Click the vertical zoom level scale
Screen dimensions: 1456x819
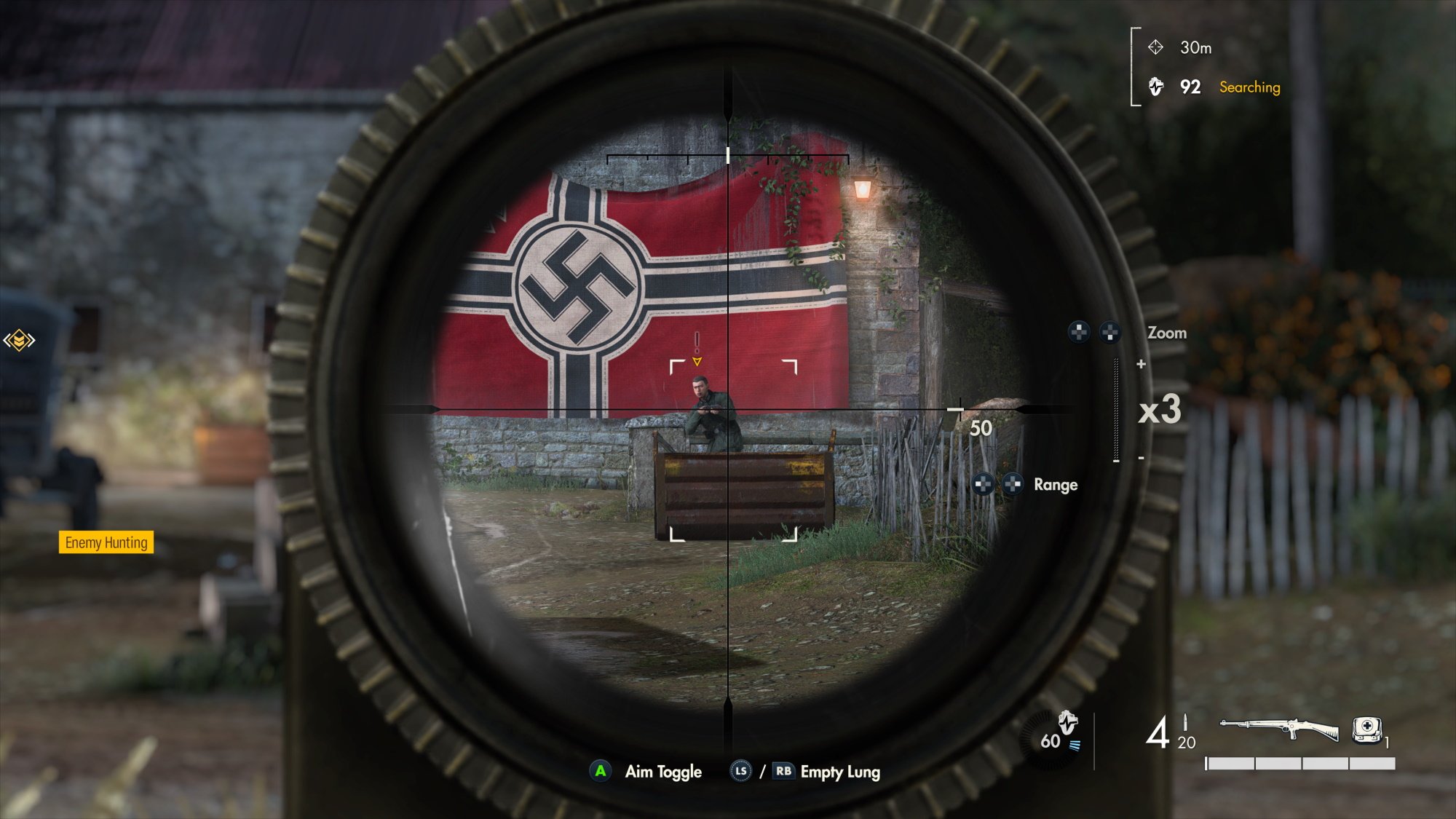pyautogui.click(x=1117, y=410)
